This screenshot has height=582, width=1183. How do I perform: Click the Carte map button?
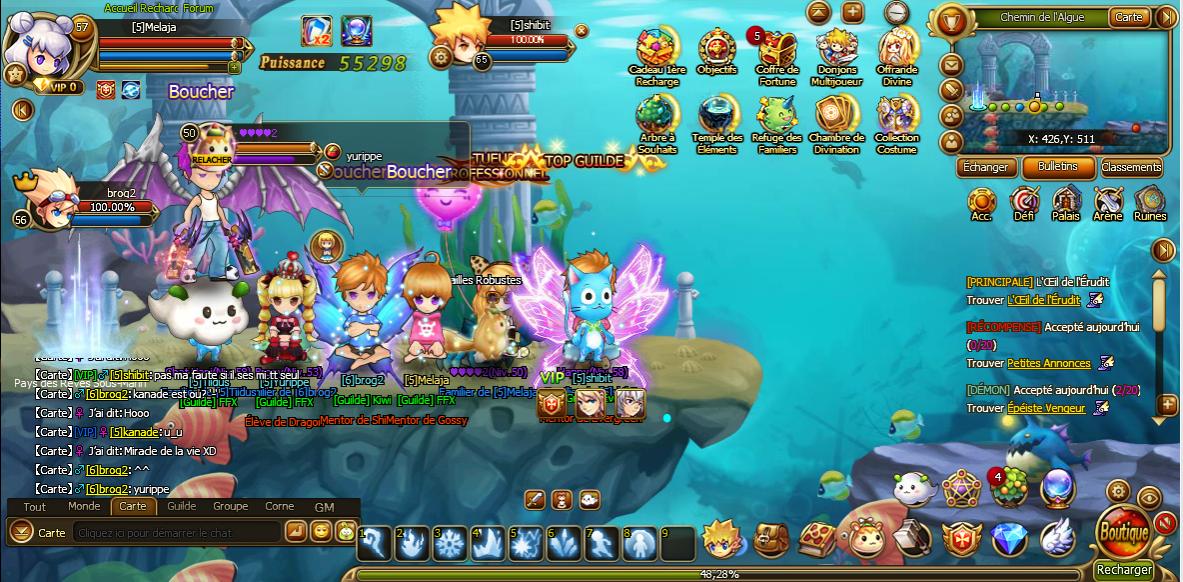(1129, 17)
